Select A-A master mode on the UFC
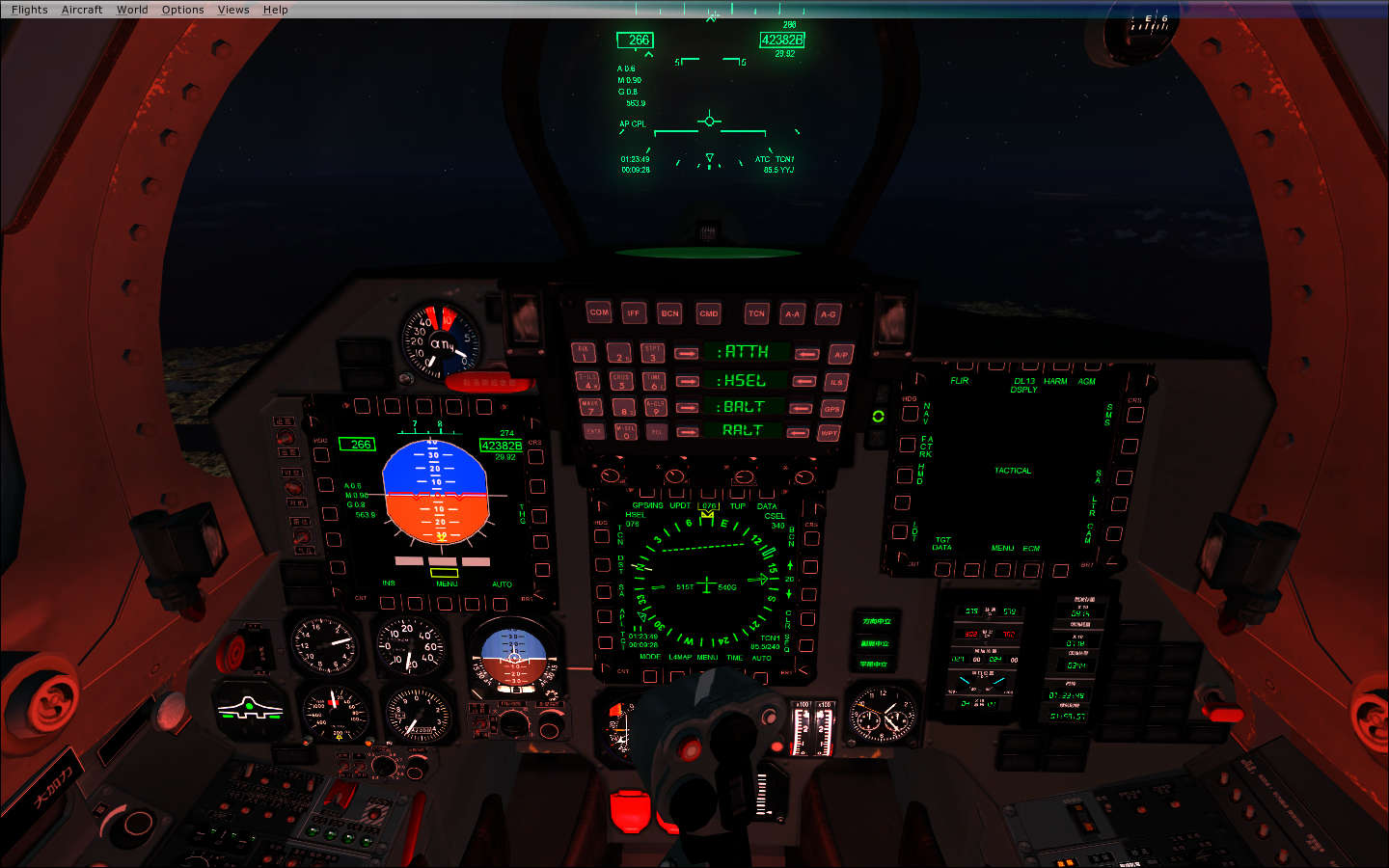The height and width of the screenshot is (868, 1389). [792, 313]
